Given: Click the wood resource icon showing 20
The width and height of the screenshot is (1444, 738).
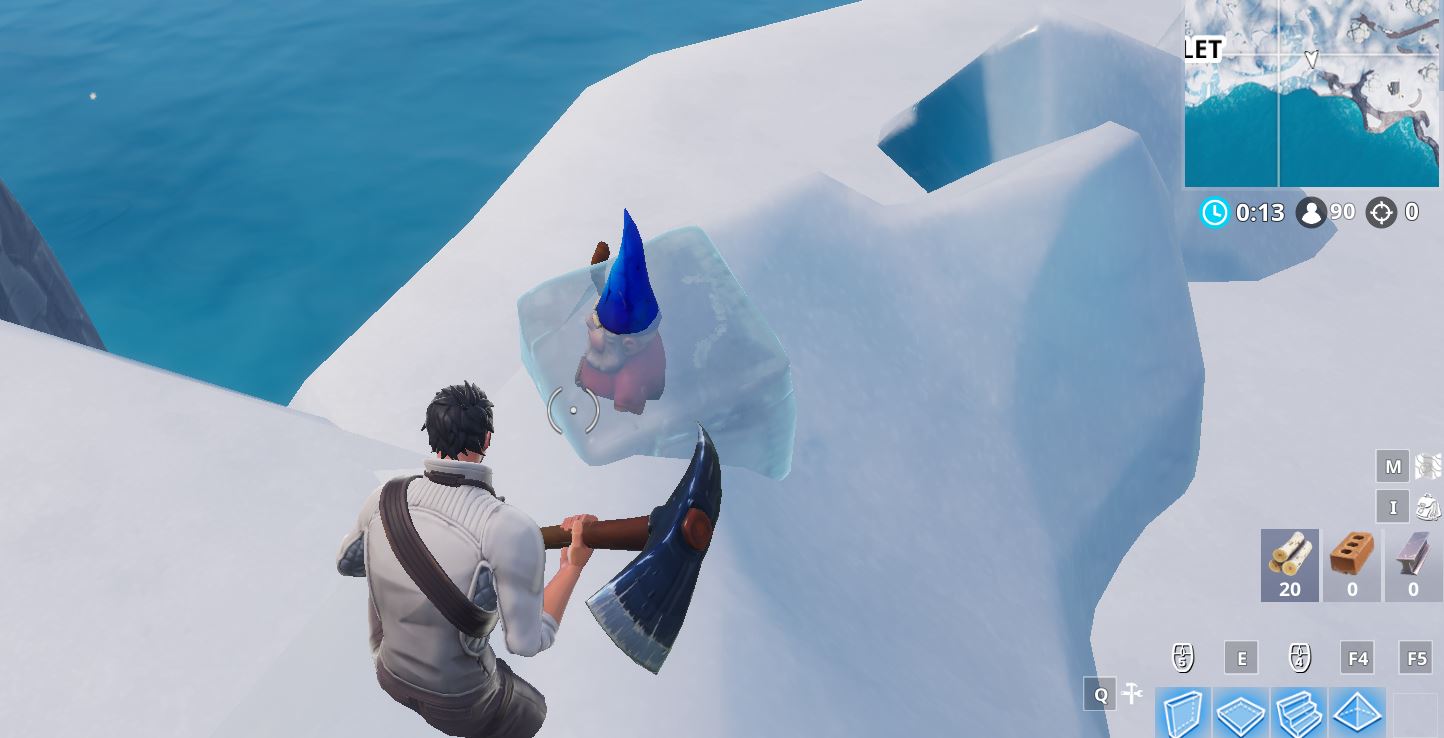Looking at the screenshot, I should pos(1288,565).
